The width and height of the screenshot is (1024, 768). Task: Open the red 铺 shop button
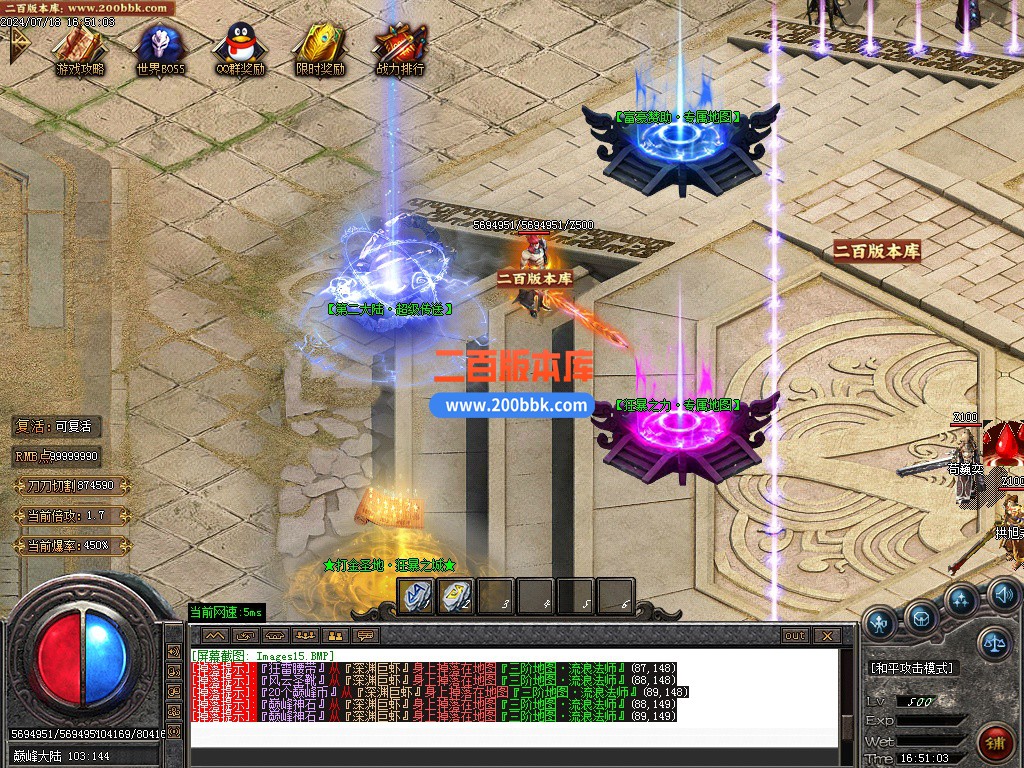point(995,743)
